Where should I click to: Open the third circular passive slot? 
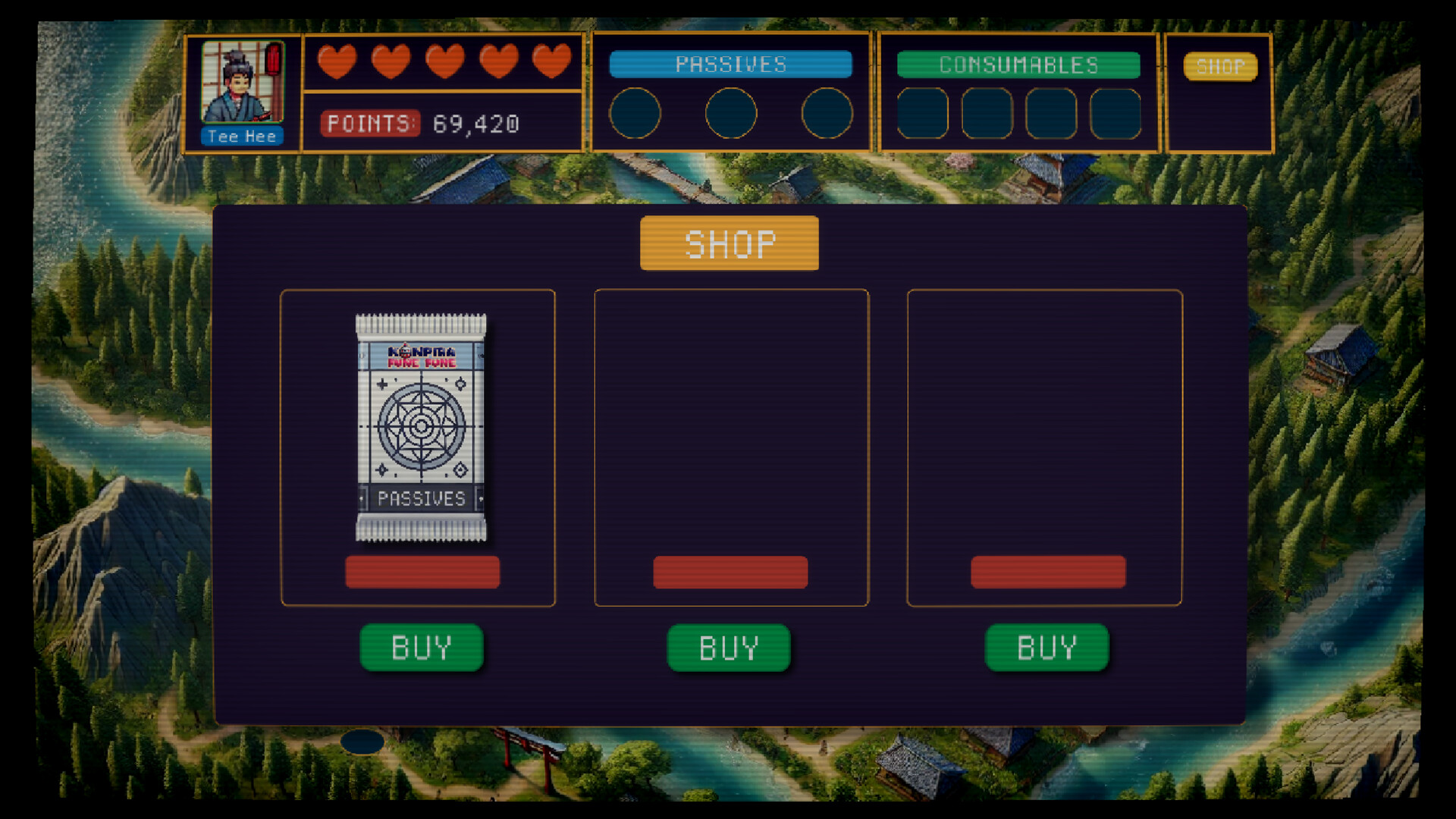coord(825,113)
